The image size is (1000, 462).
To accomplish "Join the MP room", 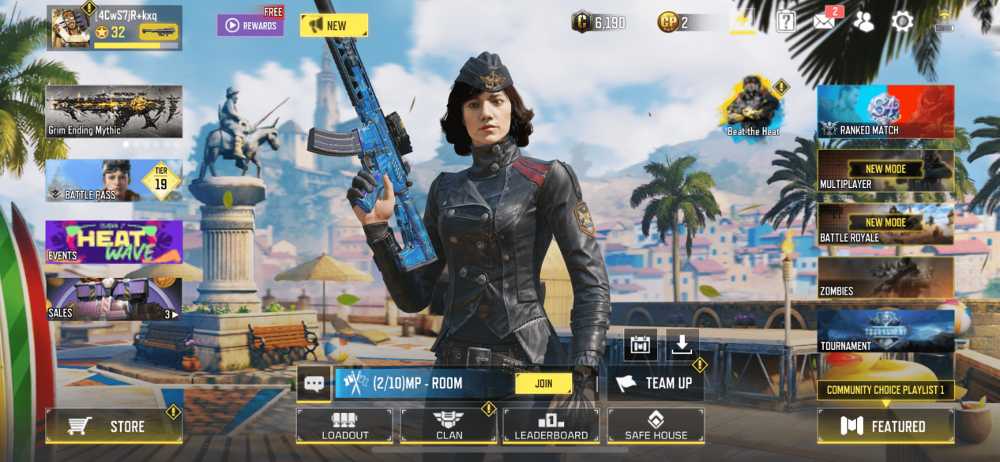I will pyautogui.click(x=543, y=383).
